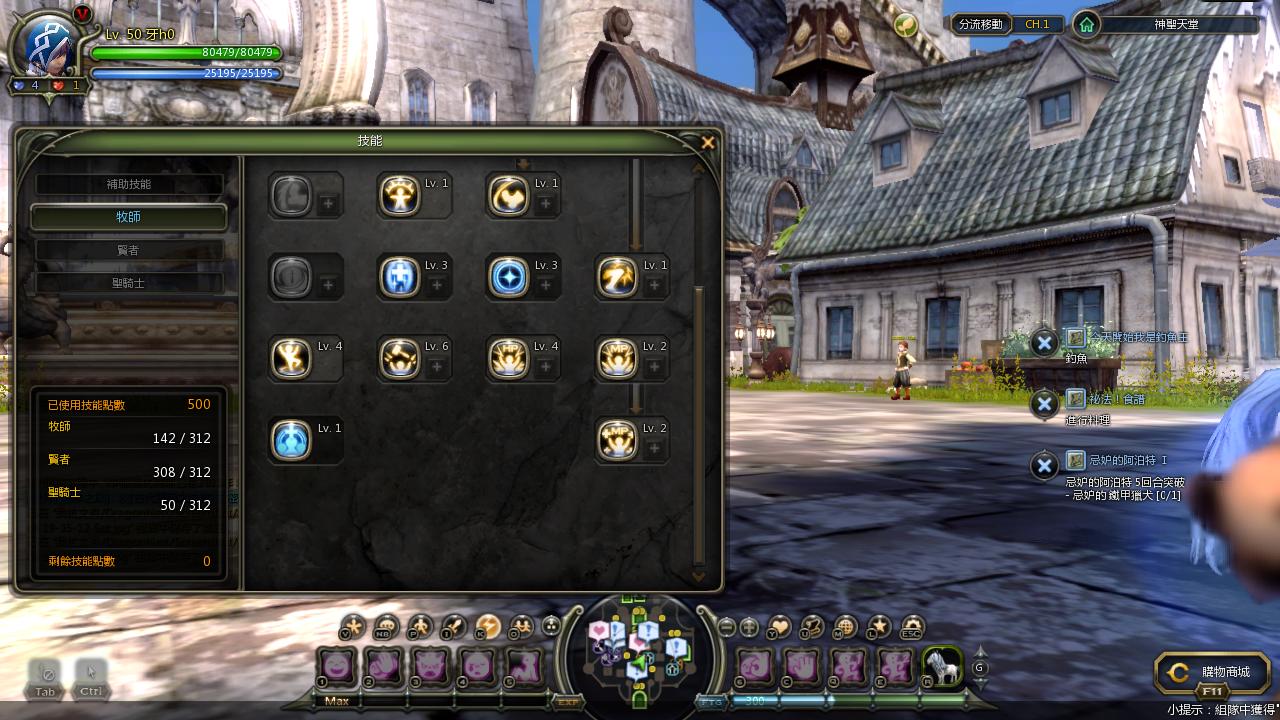Select the 牧師 skill tree tab

click(x=129, y=217)
